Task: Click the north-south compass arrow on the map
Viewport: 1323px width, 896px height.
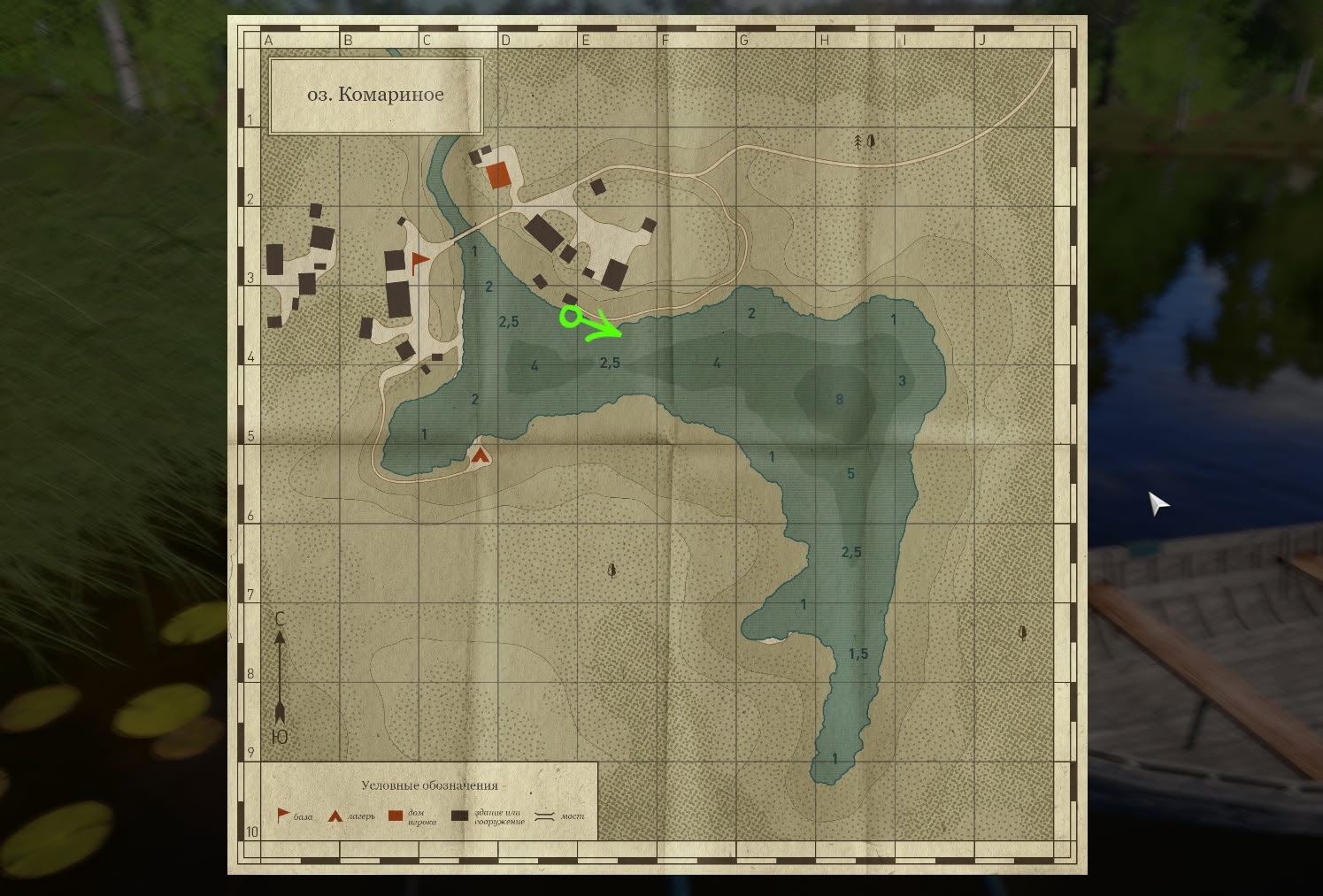Action: pyautogui.click(x=280, y=677)
